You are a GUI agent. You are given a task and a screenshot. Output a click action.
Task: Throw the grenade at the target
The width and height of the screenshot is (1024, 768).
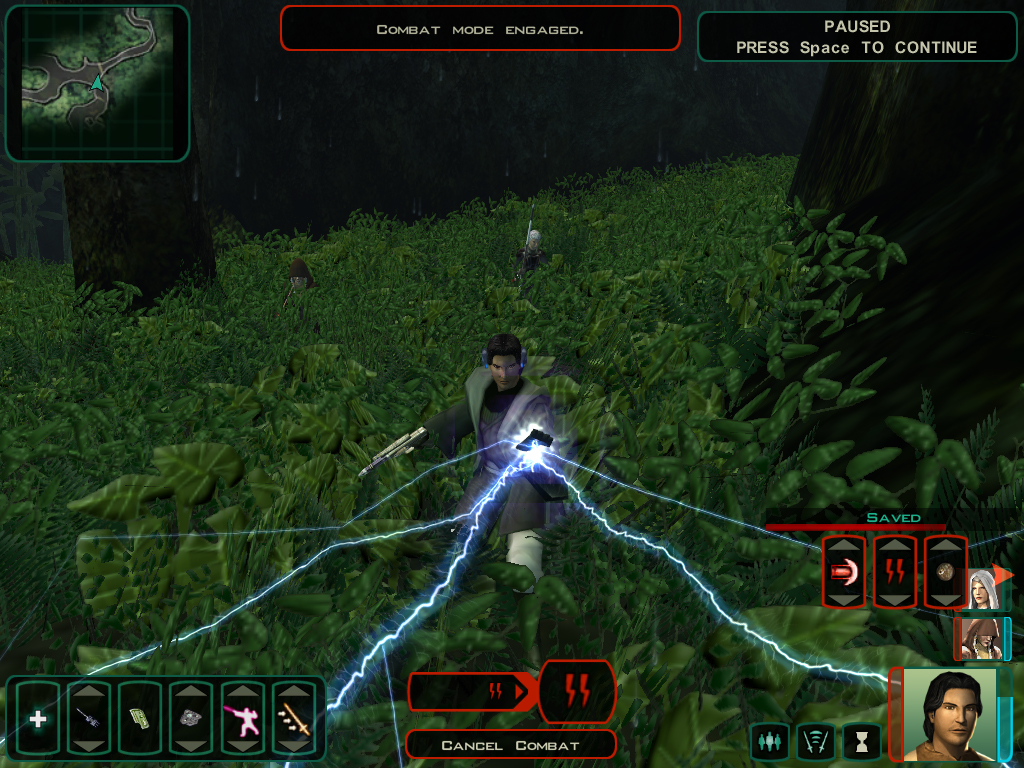click(x=945, y=572)
